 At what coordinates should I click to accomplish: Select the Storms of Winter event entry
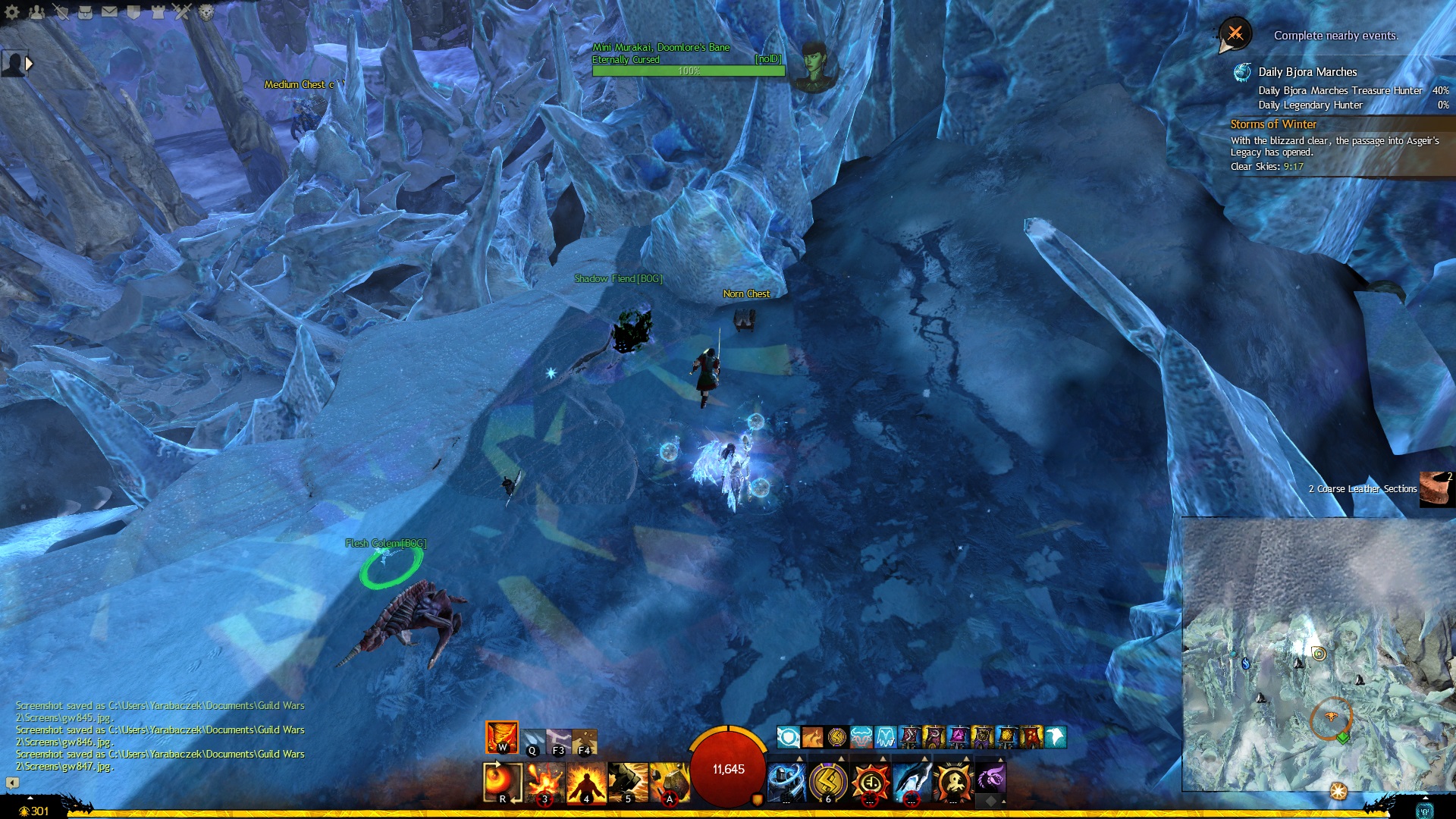point(1273,124)
